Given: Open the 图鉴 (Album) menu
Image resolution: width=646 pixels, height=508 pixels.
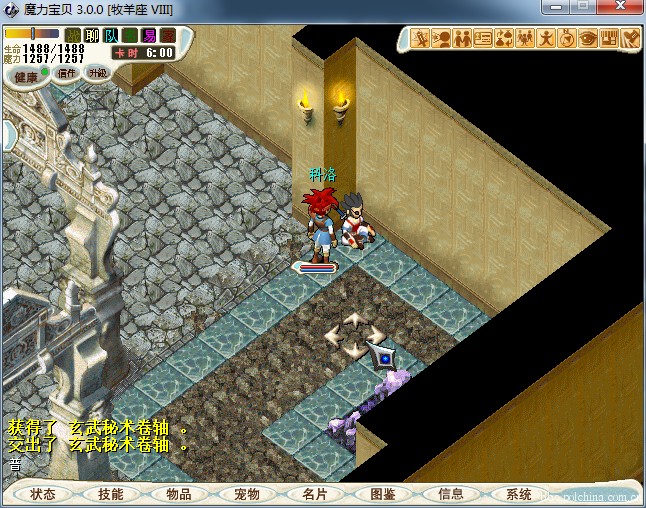Looking at the screenshot, I should (383, 494).
